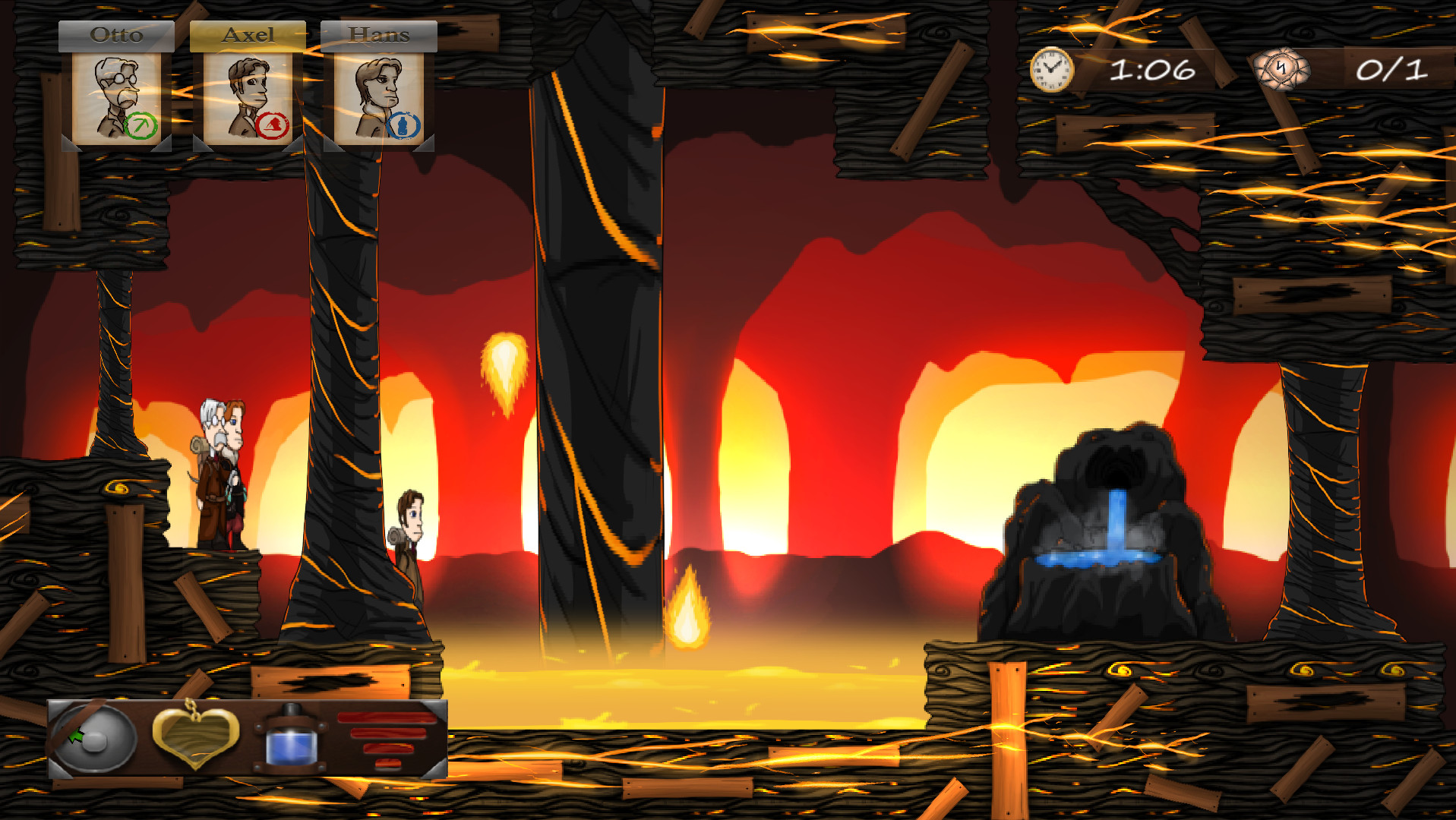Click the Otto nameplate button
The image size is (1456, 820).
[116, 33]
